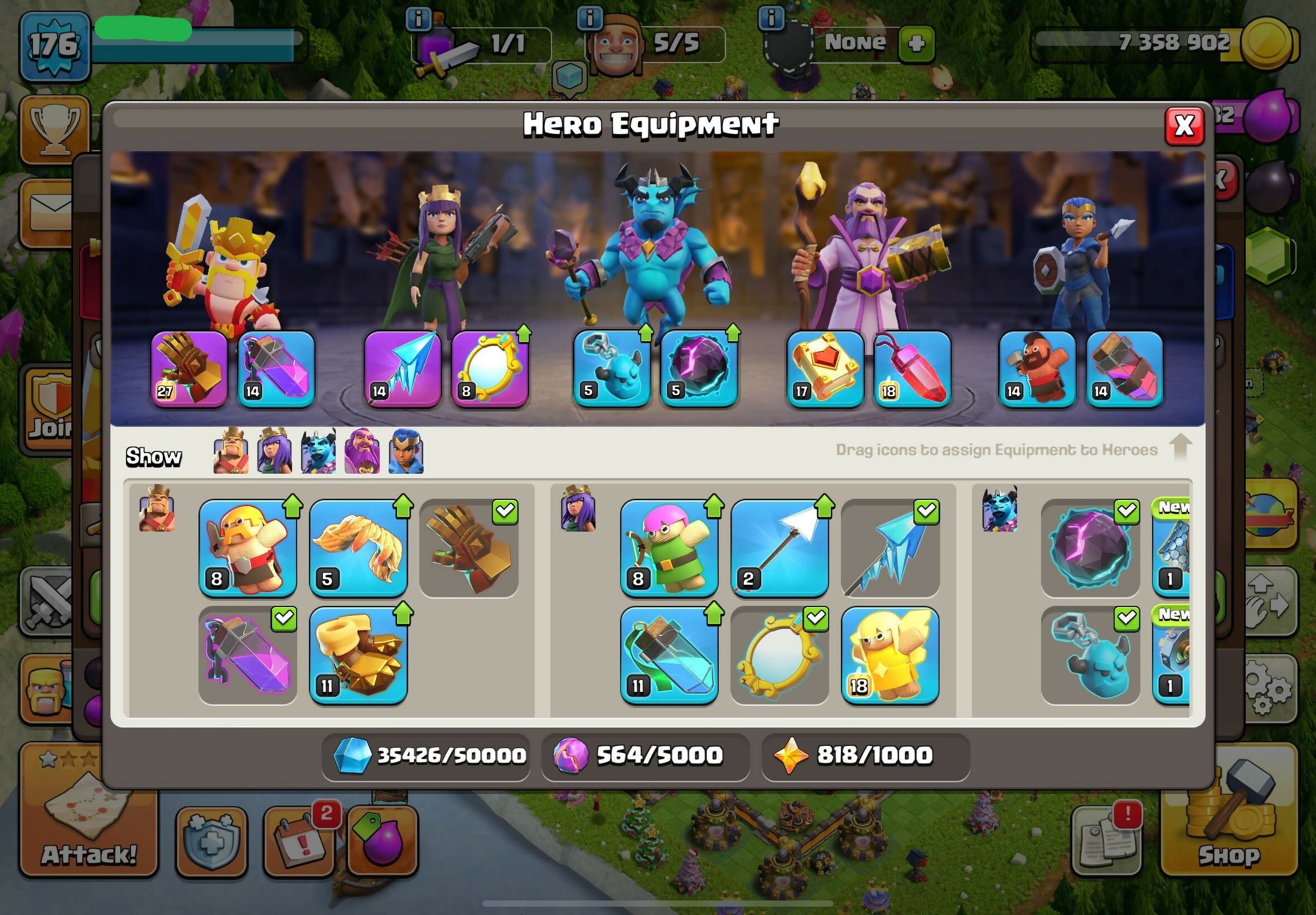Select the Invisibility Vial level 11 item
The width and height of the screenshot is (1316, 915).
coord(669,654)
